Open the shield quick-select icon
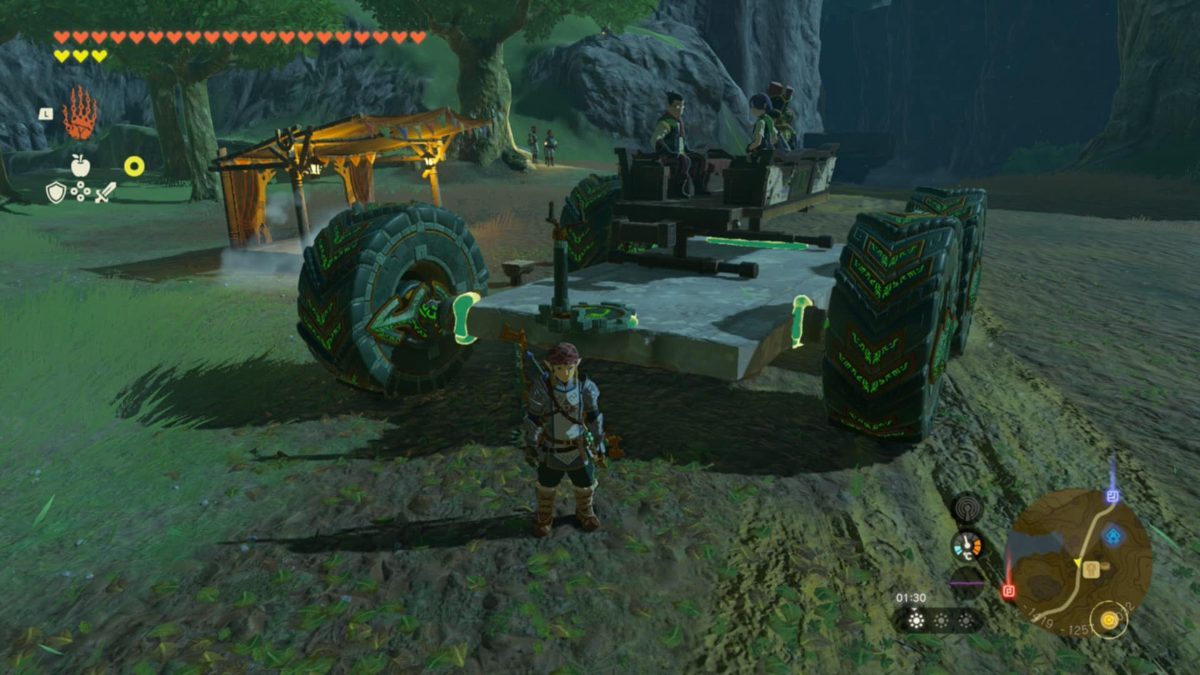This screenshot has width=1200, height=675. [56, 192]
